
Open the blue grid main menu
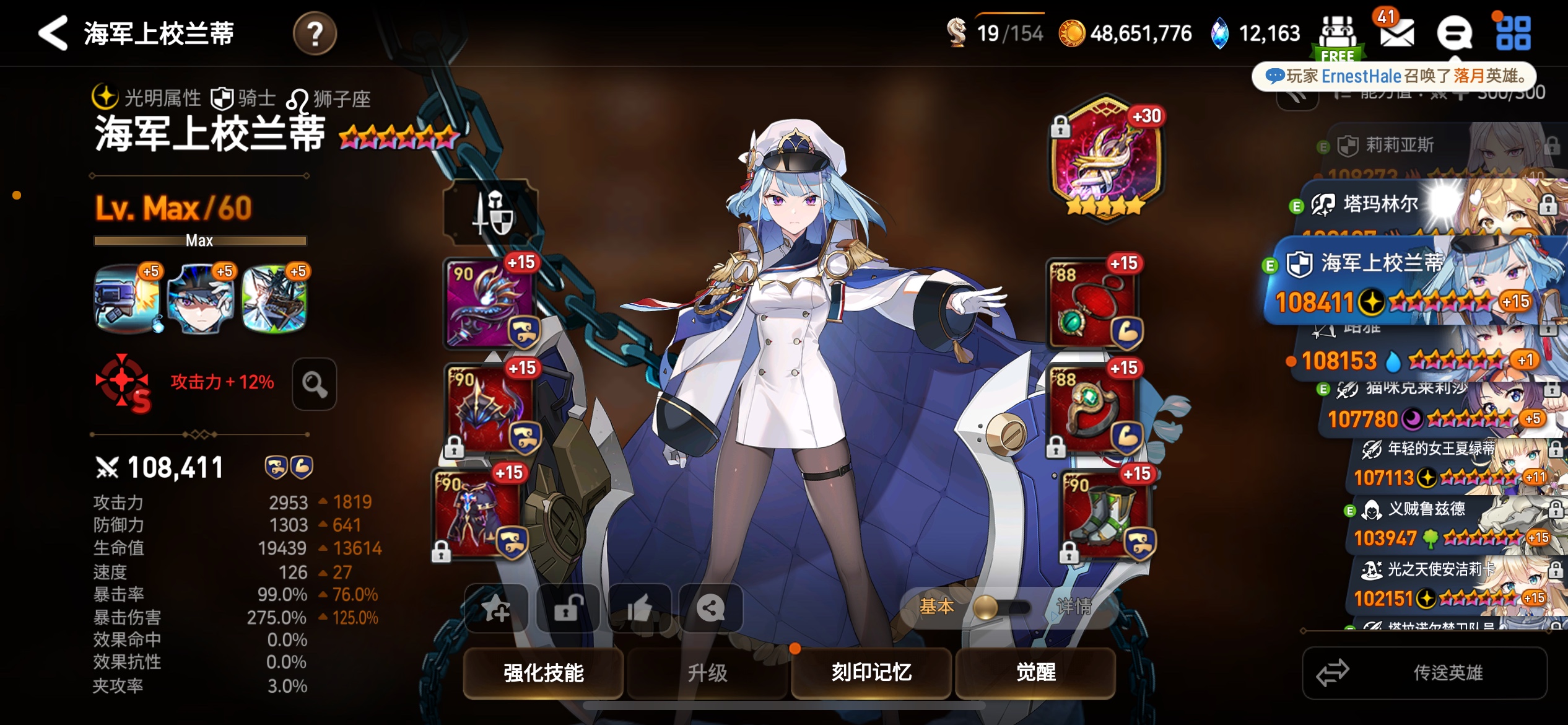tap(1513, 33)
